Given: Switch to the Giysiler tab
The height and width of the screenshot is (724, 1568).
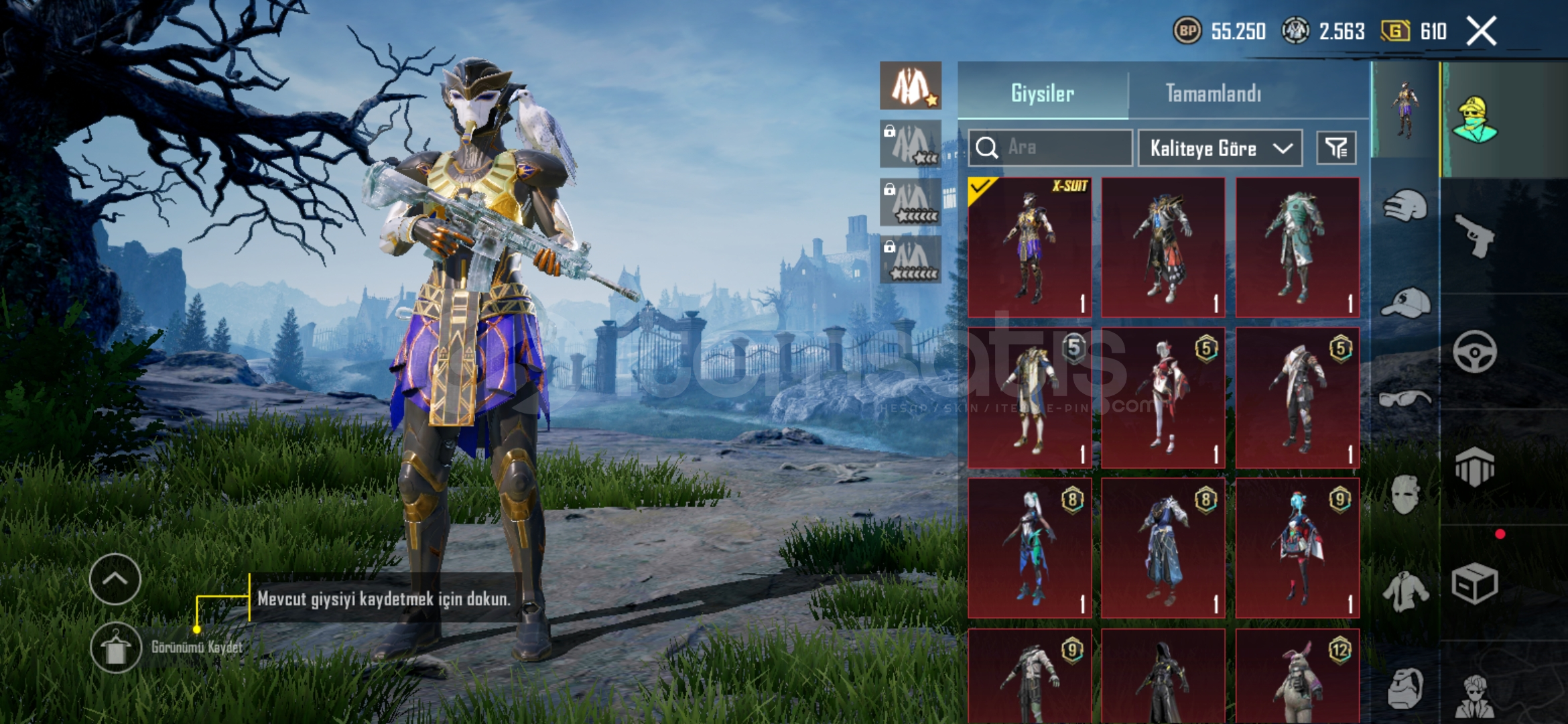Looking at the screenshot, I should click(x=1043, y=93).
